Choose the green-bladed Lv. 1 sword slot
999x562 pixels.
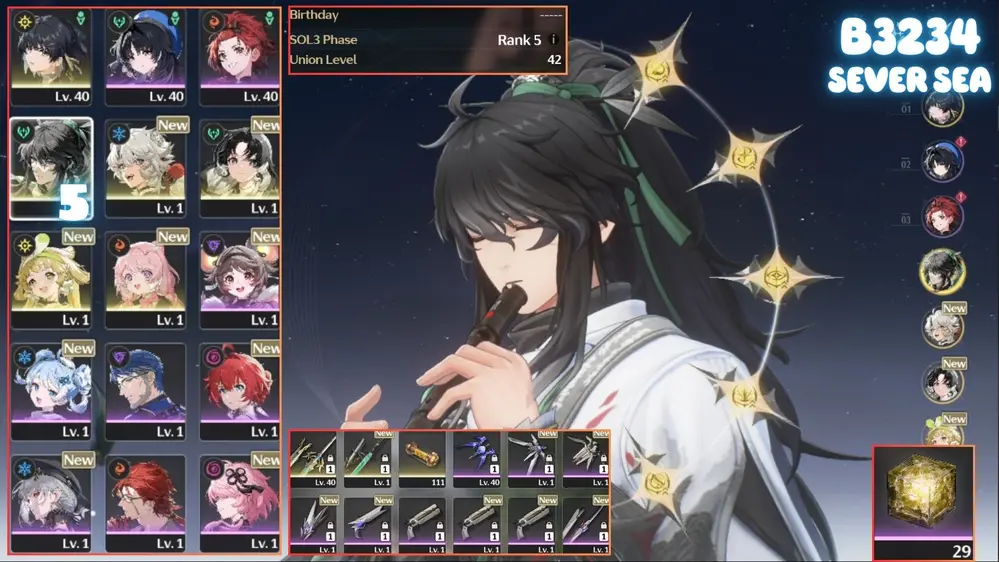(x=368, y=459)
